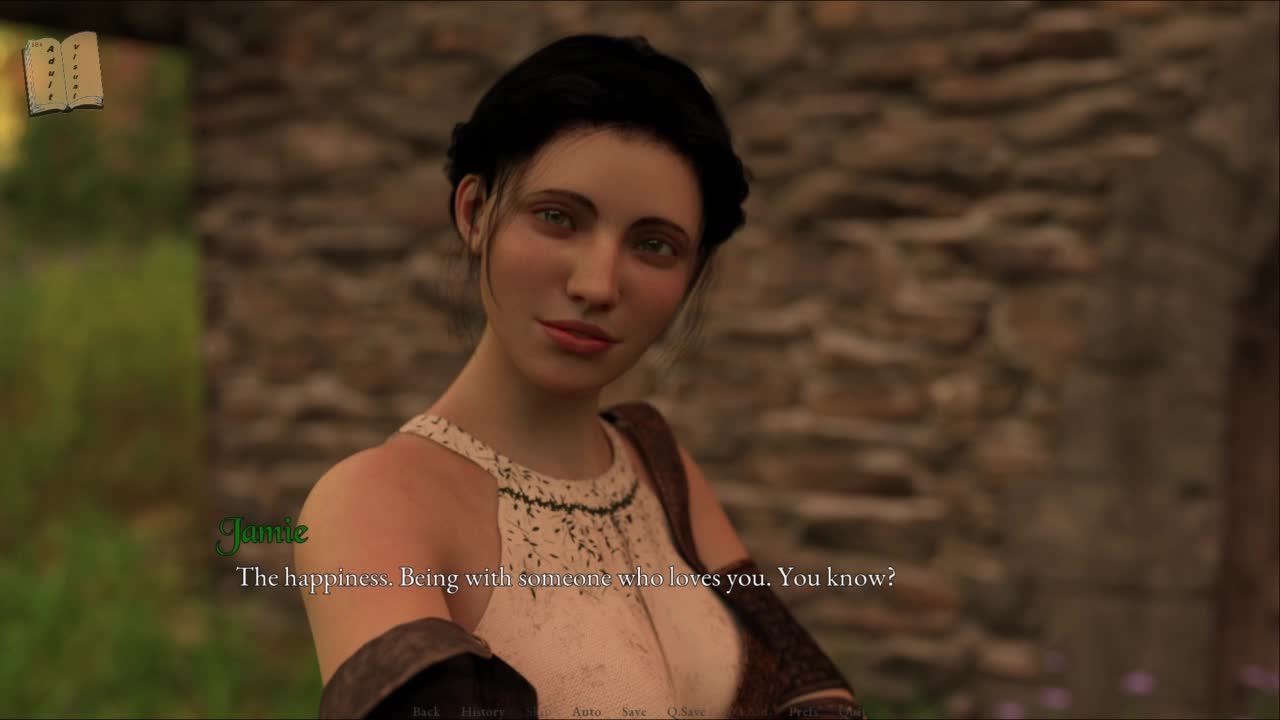This screenshot has height=720, width=1280.
Task: Quit the game from quick menu
Action: click(x=851, y=712)
